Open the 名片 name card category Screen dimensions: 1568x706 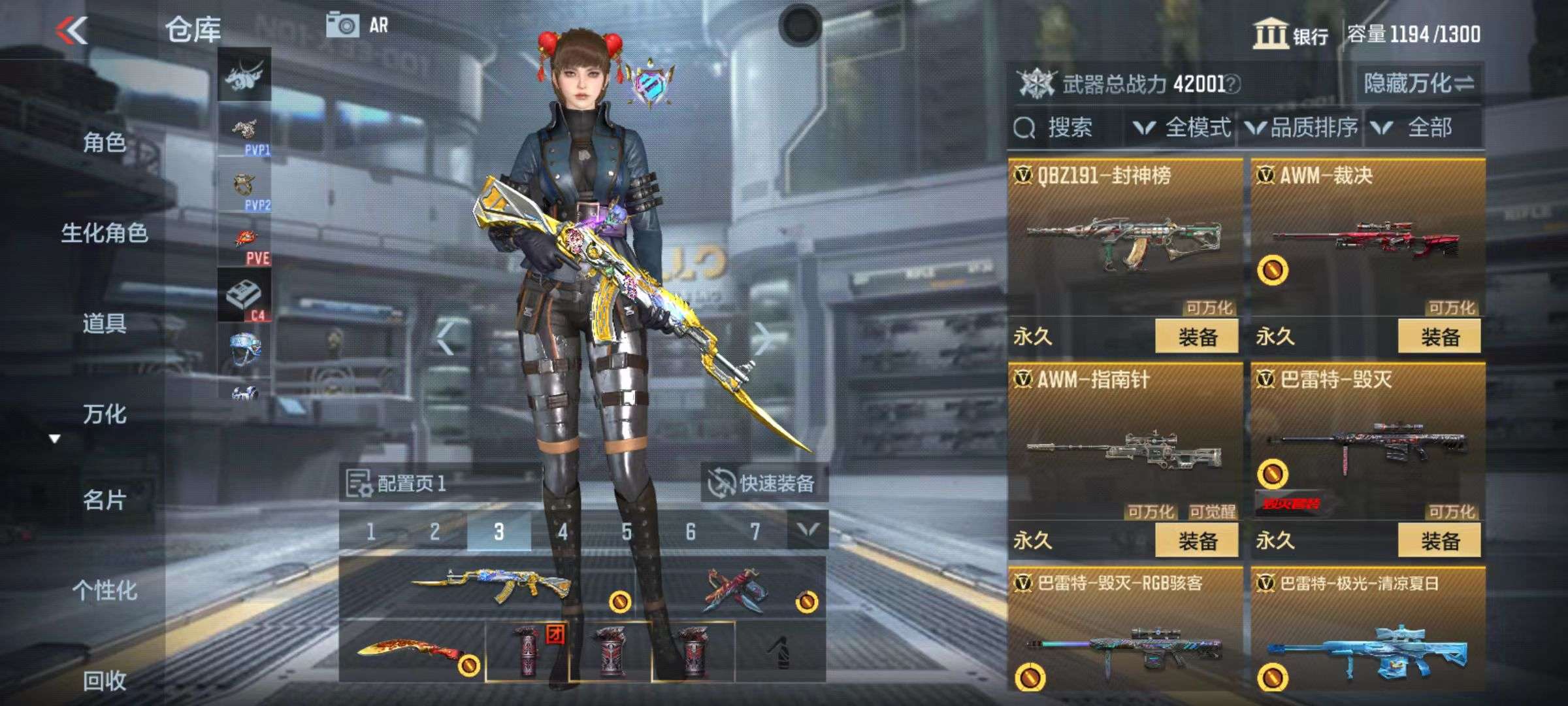pos(105,501)
